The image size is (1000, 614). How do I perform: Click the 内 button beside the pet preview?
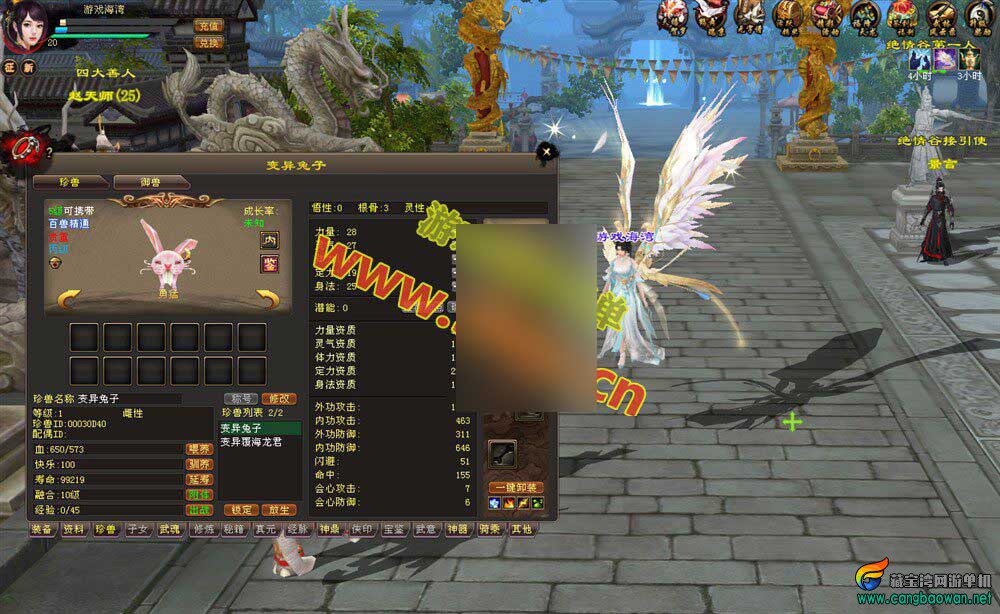(x=270, y=240)
